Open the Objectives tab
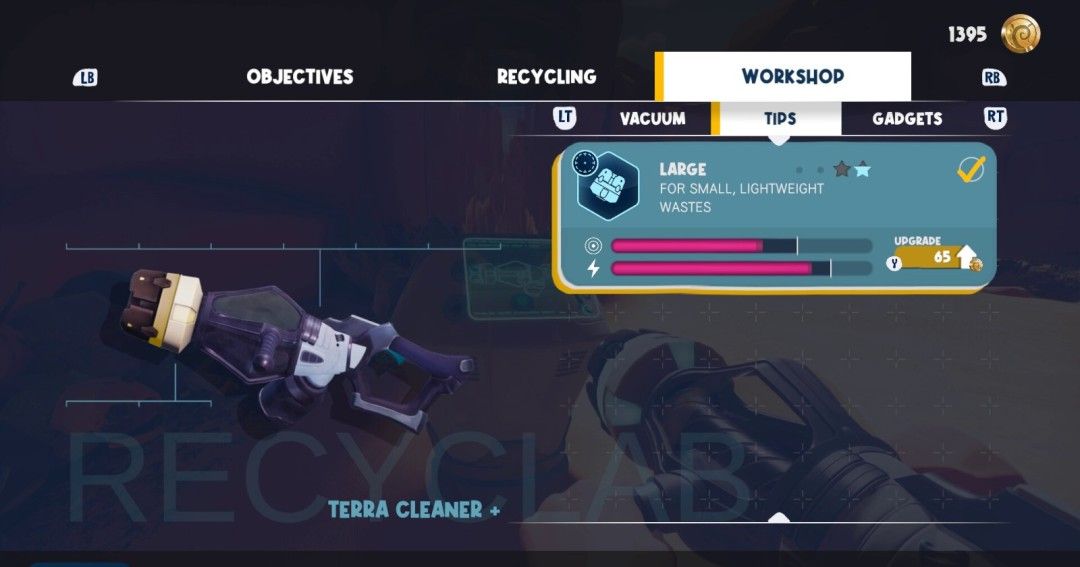 (x=299, y=77)
